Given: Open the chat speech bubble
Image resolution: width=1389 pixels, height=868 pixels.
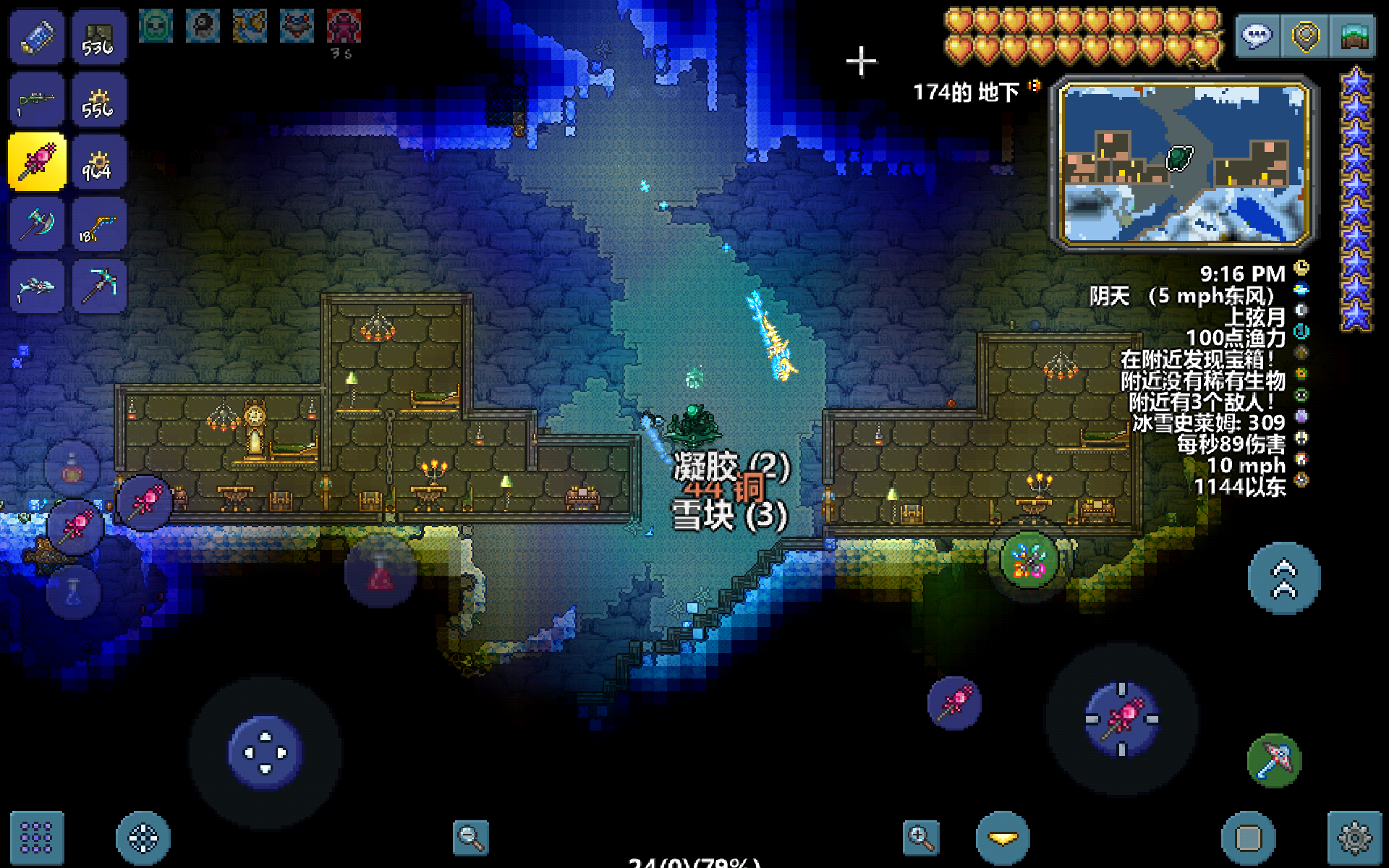Looking at the screenshot, I should click(x=1257, y=36).
